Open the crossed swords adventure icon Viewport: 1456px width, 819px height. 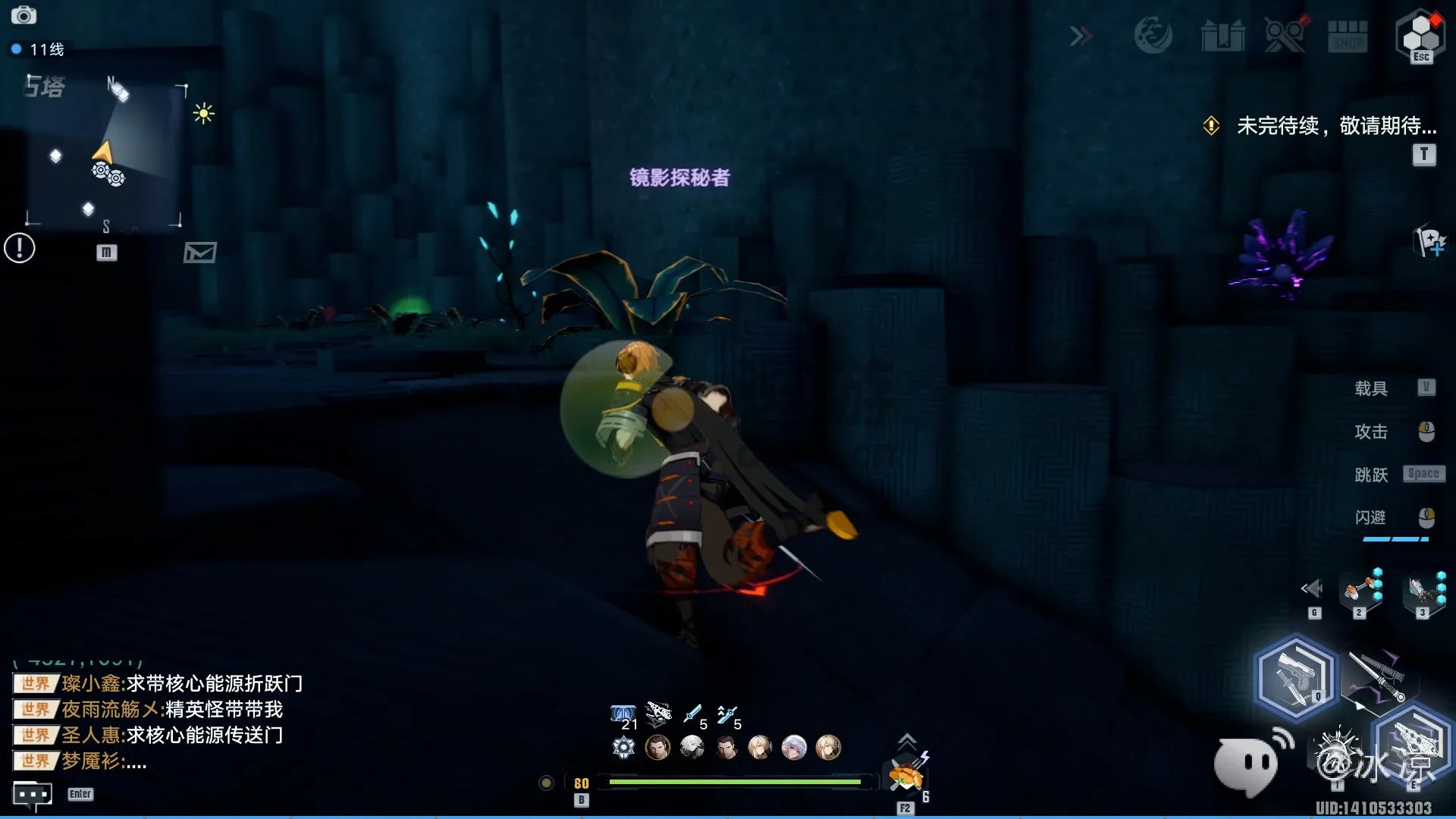pos(1284,36)
